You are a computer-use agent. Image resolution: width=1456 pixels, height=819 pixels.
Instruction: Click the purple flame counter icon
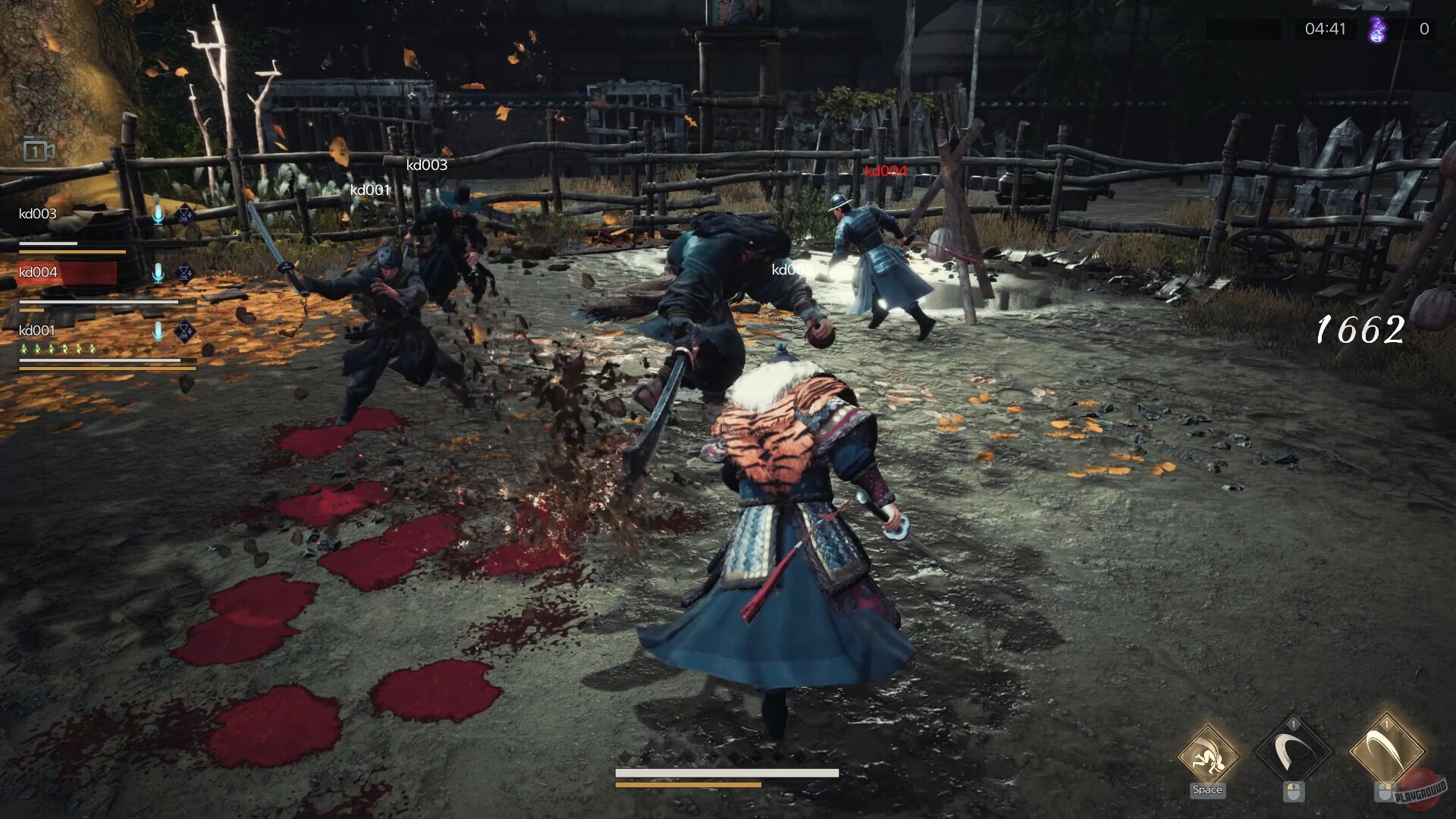[x=1376, y=30]
